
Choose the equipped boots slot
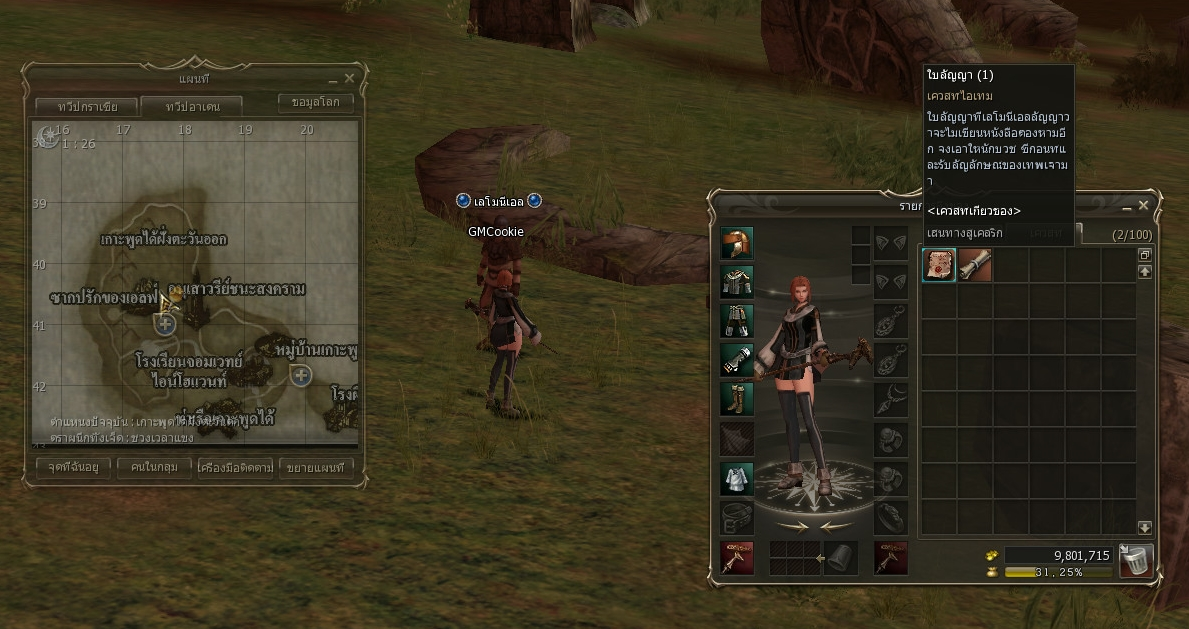737,399
